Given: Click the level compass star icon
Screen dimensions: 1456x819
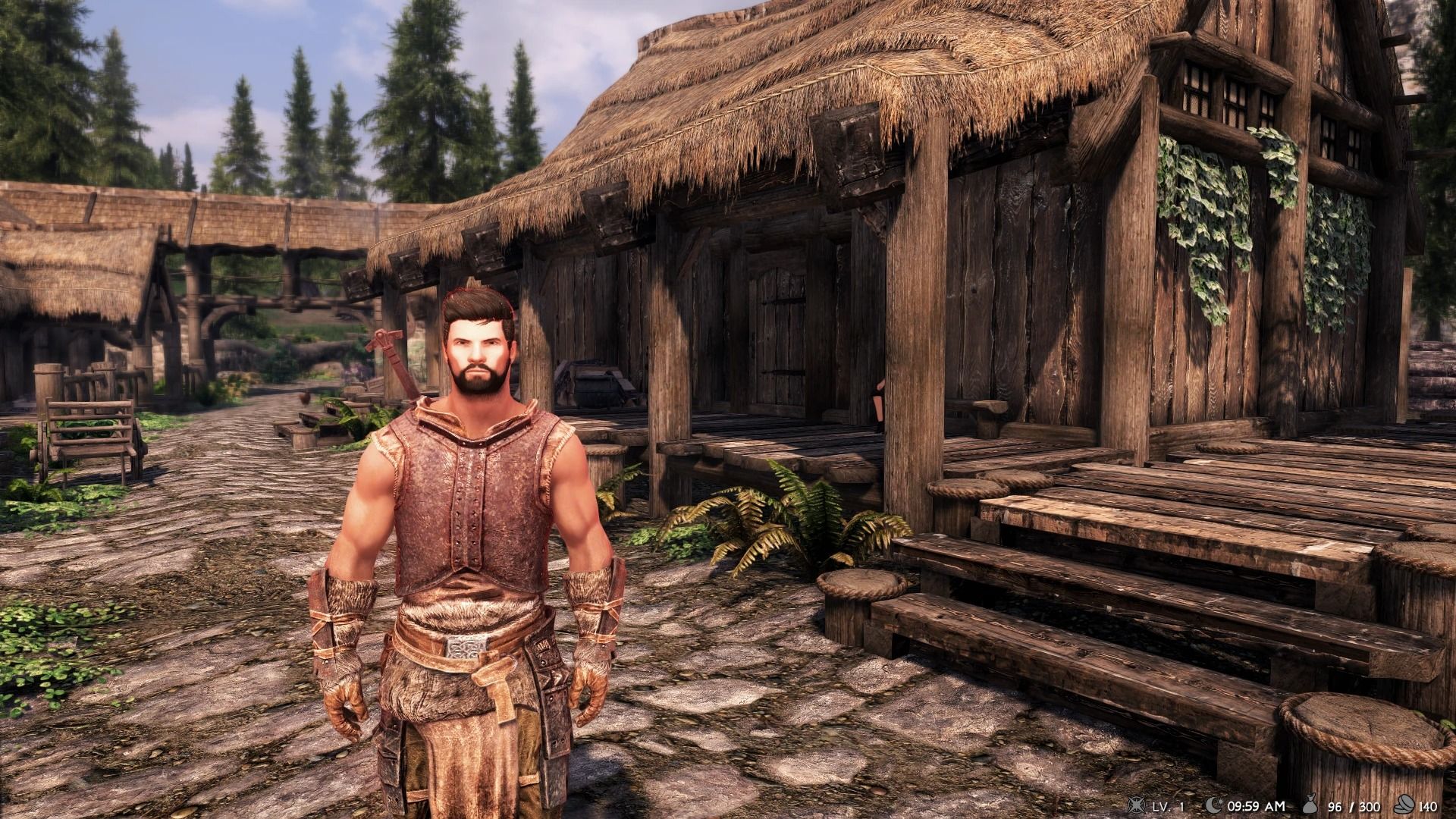Looking at the screenshot, I should (1136, 805).
